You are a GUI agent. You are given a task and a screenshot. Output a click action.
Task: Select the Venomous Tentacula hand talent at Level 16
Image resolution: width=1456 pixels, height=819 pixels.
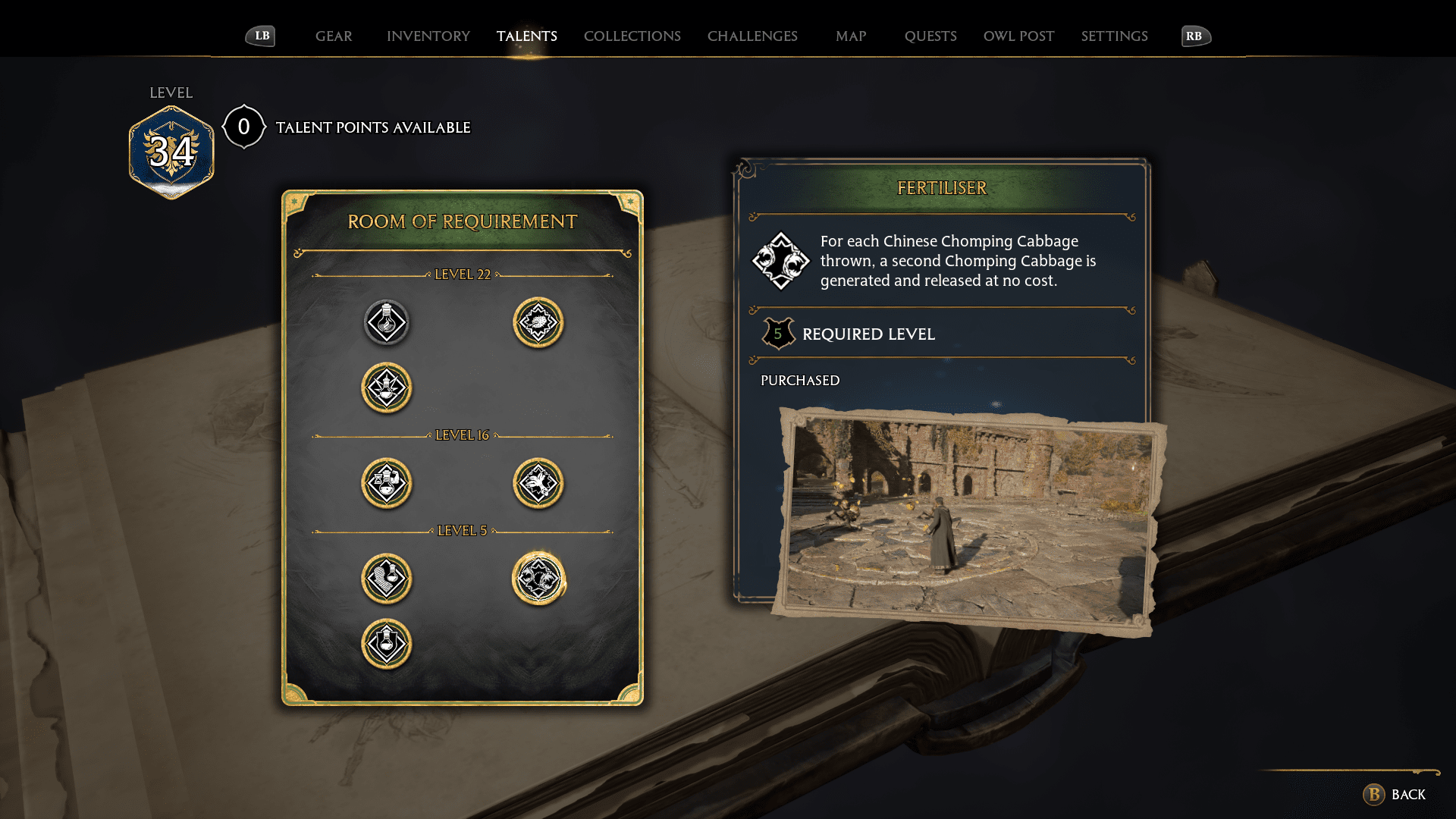(x=538, y=483)
